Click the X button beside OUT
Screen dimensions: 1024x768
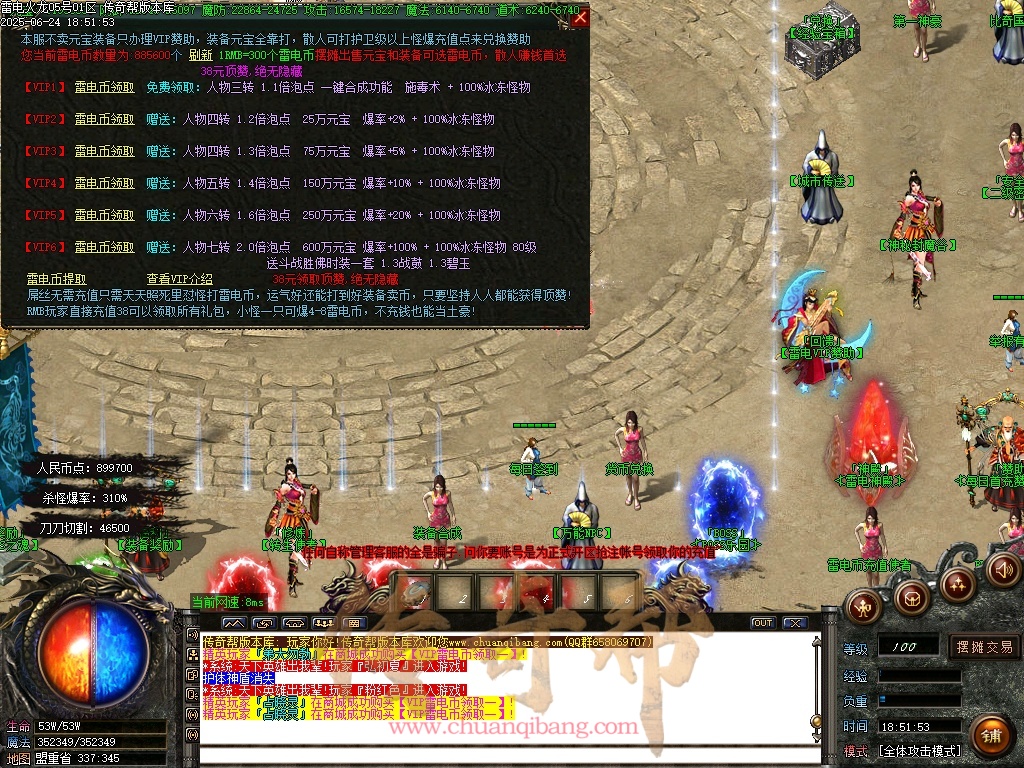click(x=795, y=622)
